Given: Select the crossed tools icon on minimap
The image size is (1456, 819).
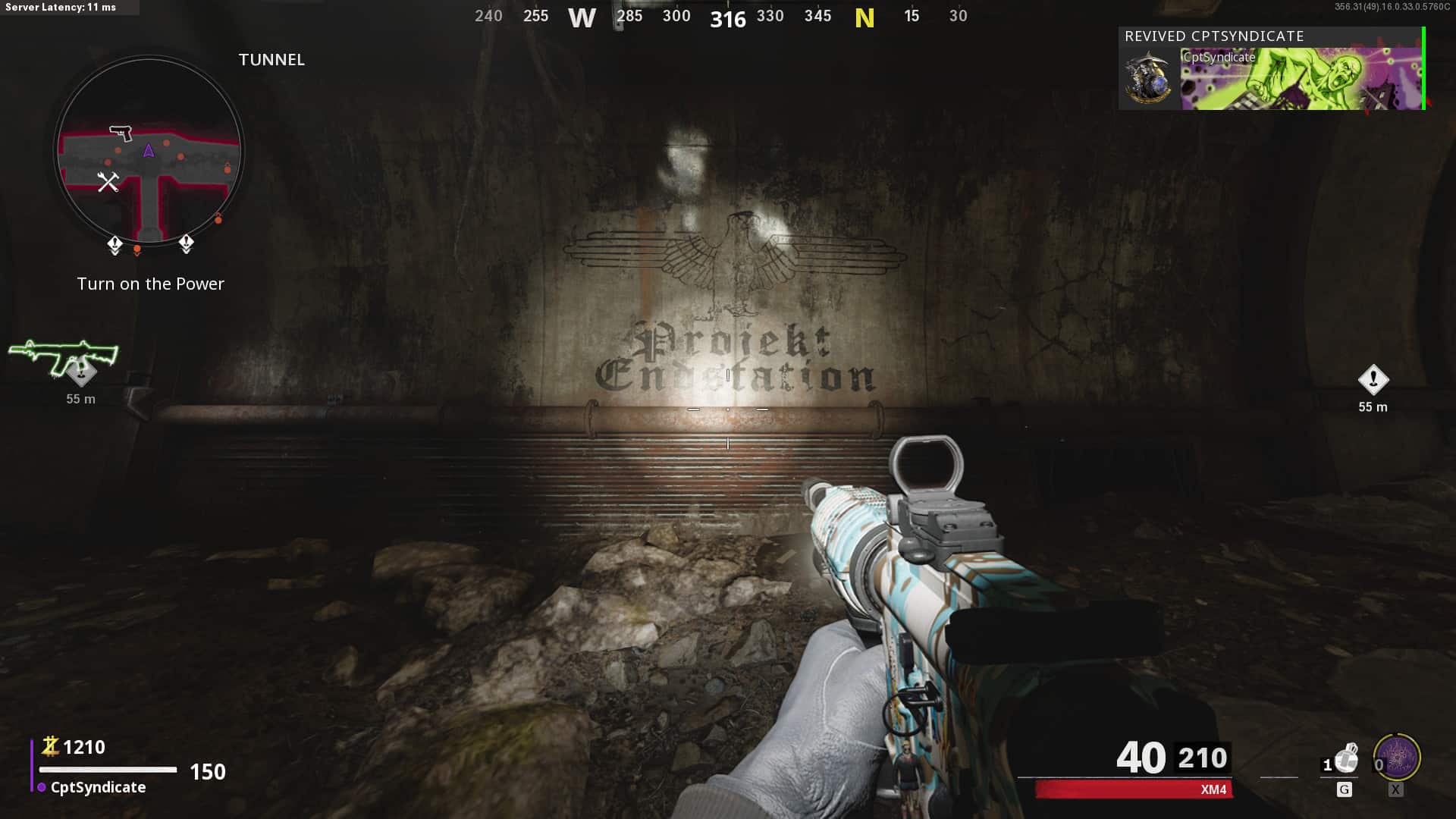Looking at the screenshot, I should (x=108, y=182).
